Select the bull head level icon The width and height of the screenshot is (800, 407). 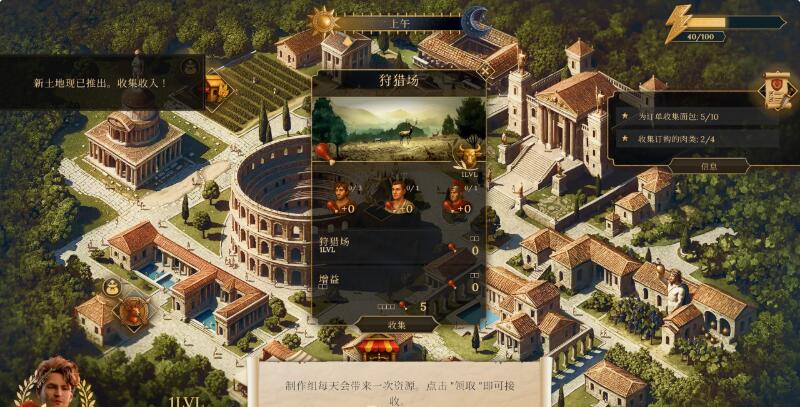point(466,155)
